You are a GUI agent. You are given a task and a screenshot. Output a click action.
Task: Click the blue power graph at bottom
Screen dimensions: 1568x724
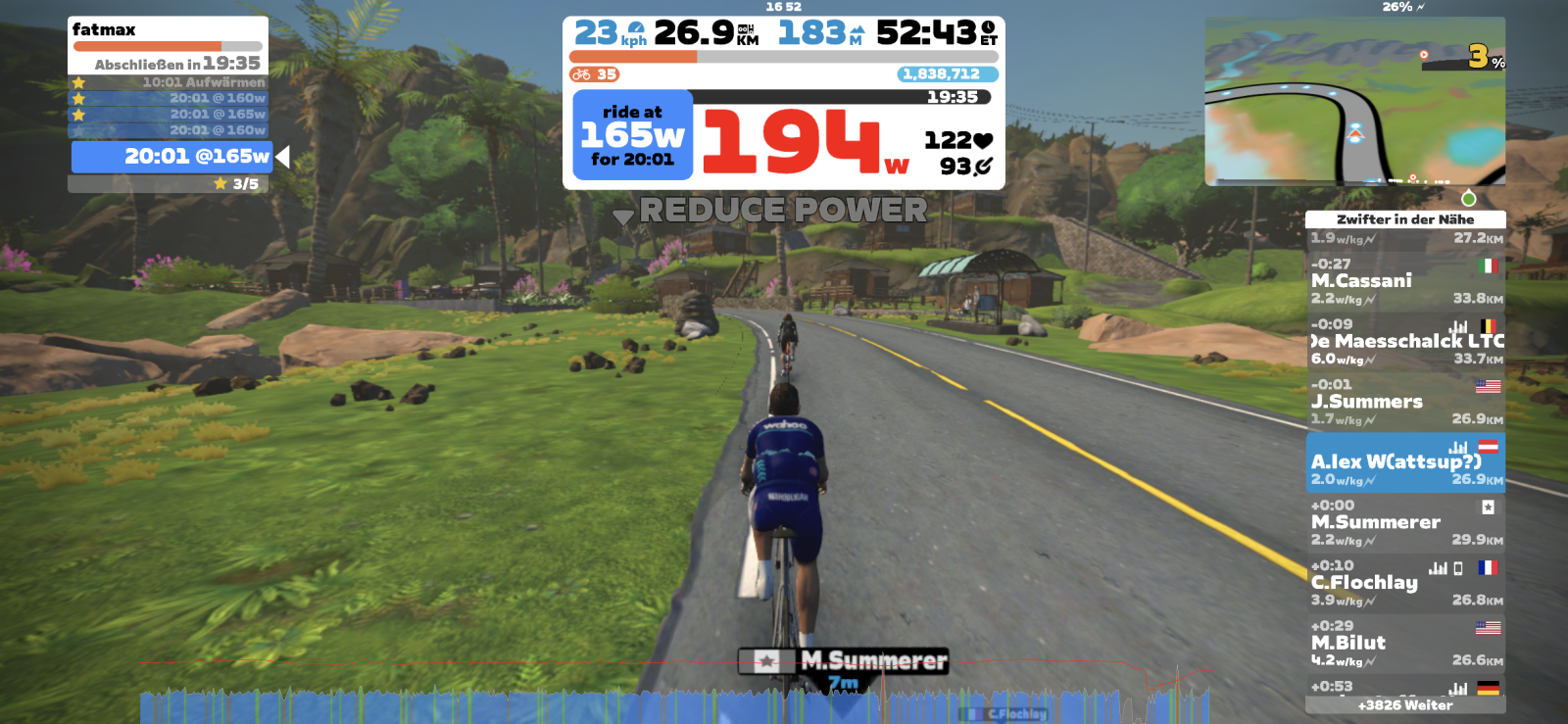(674, 705)
